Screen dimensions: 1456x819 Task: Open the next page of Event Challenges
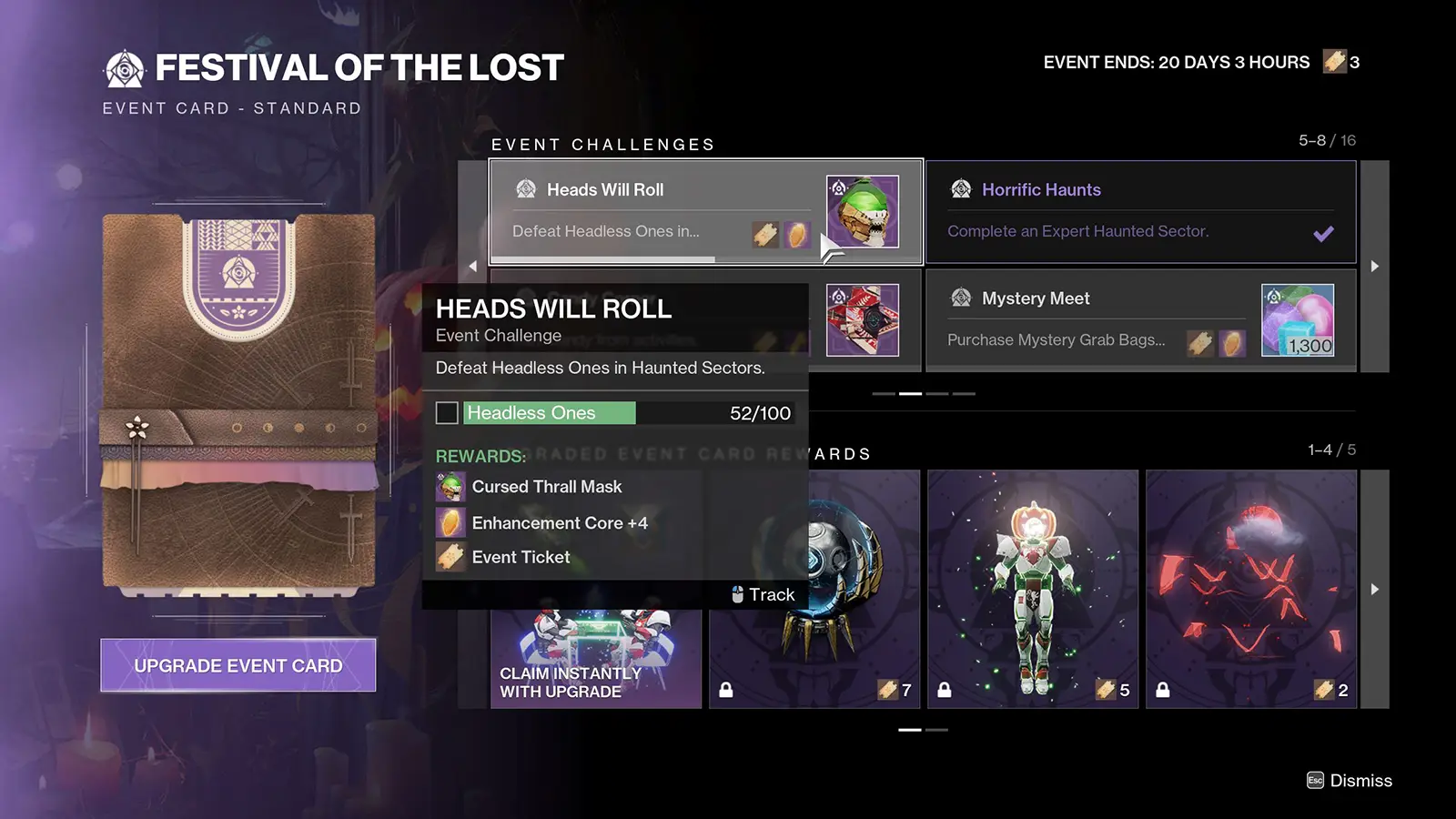[x=1375, y=266]
